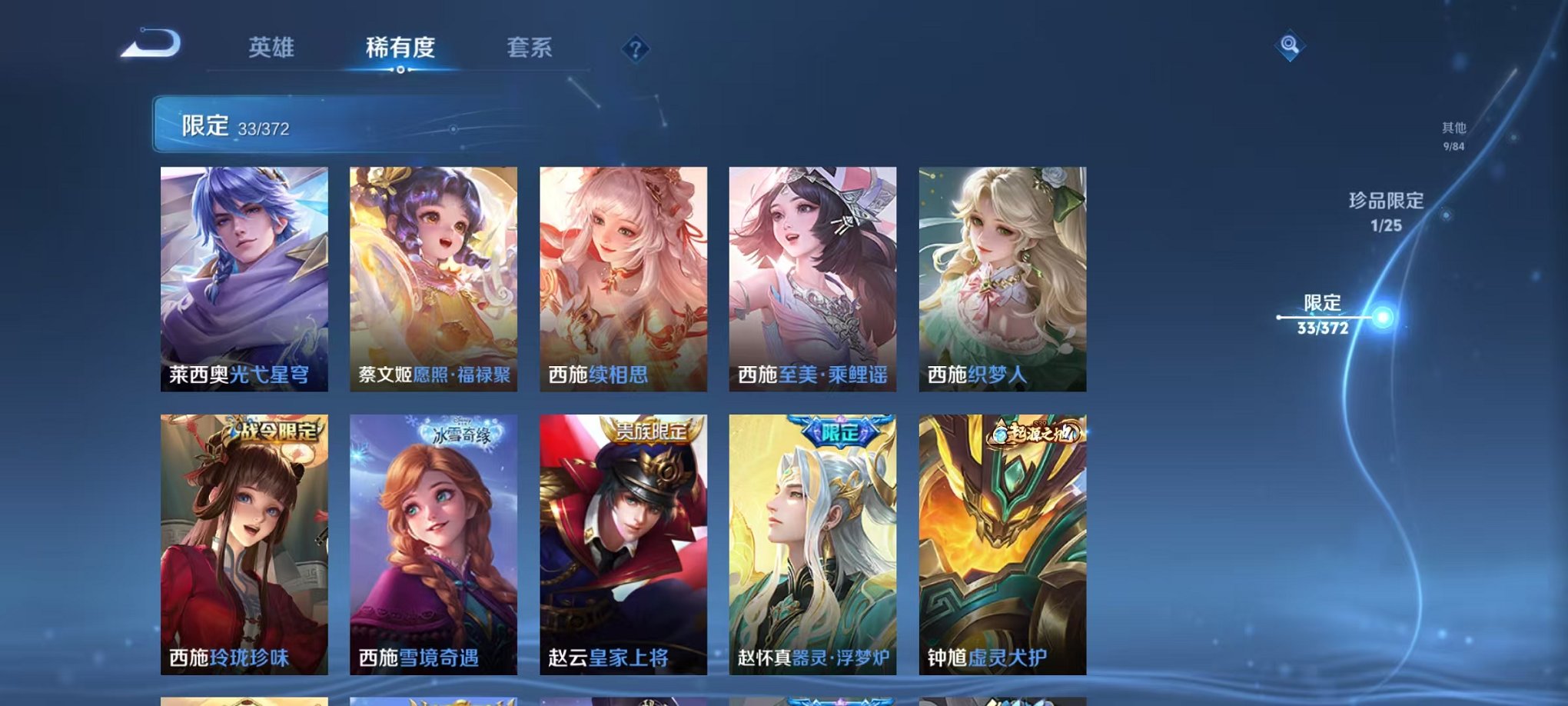This screenshot has height=706, width=1568.
Task: Click the question mark help icon
Action: (x=635, y=50)
